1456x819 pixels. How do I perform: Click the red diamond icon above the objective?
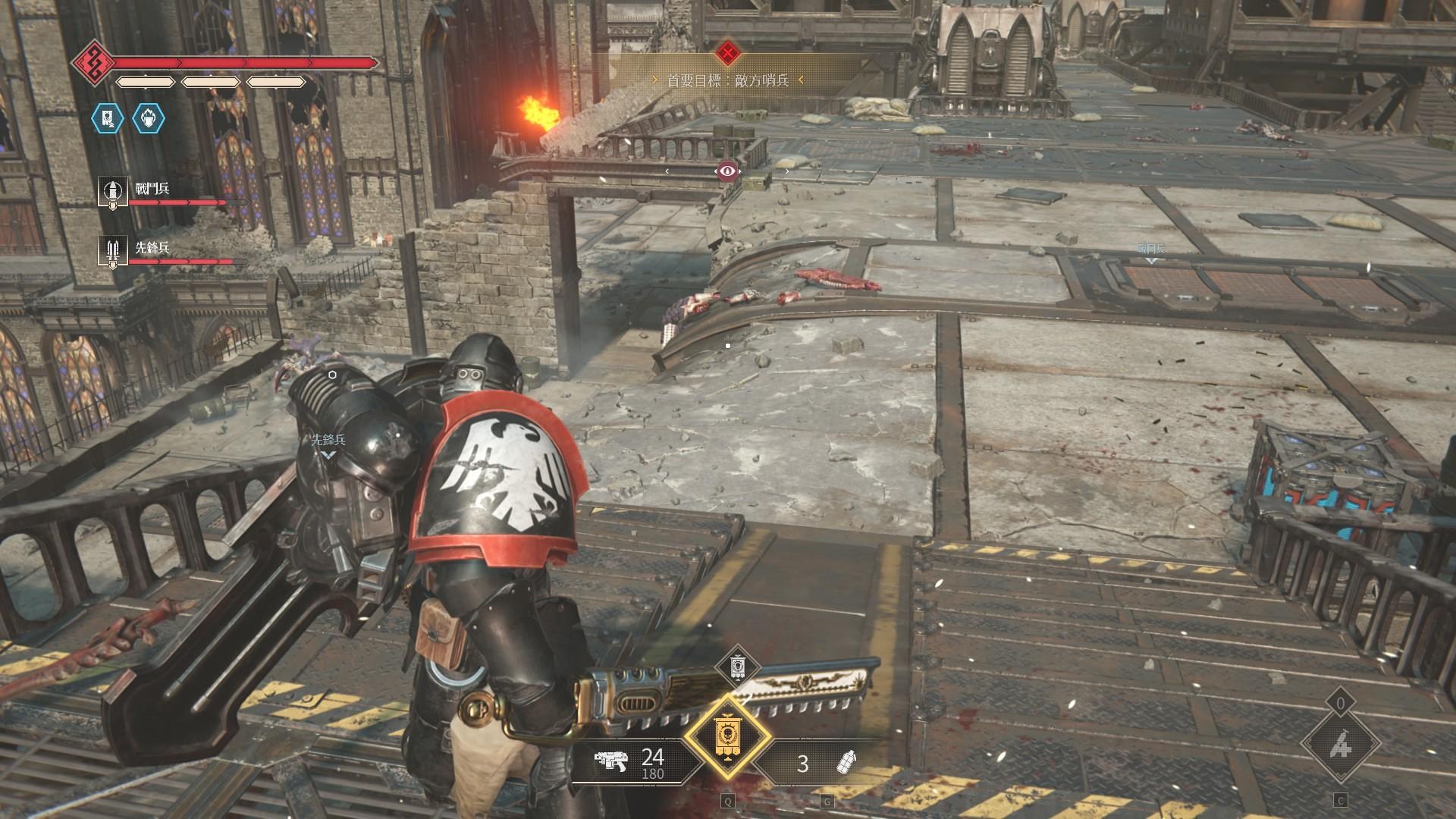pos(728,53)
